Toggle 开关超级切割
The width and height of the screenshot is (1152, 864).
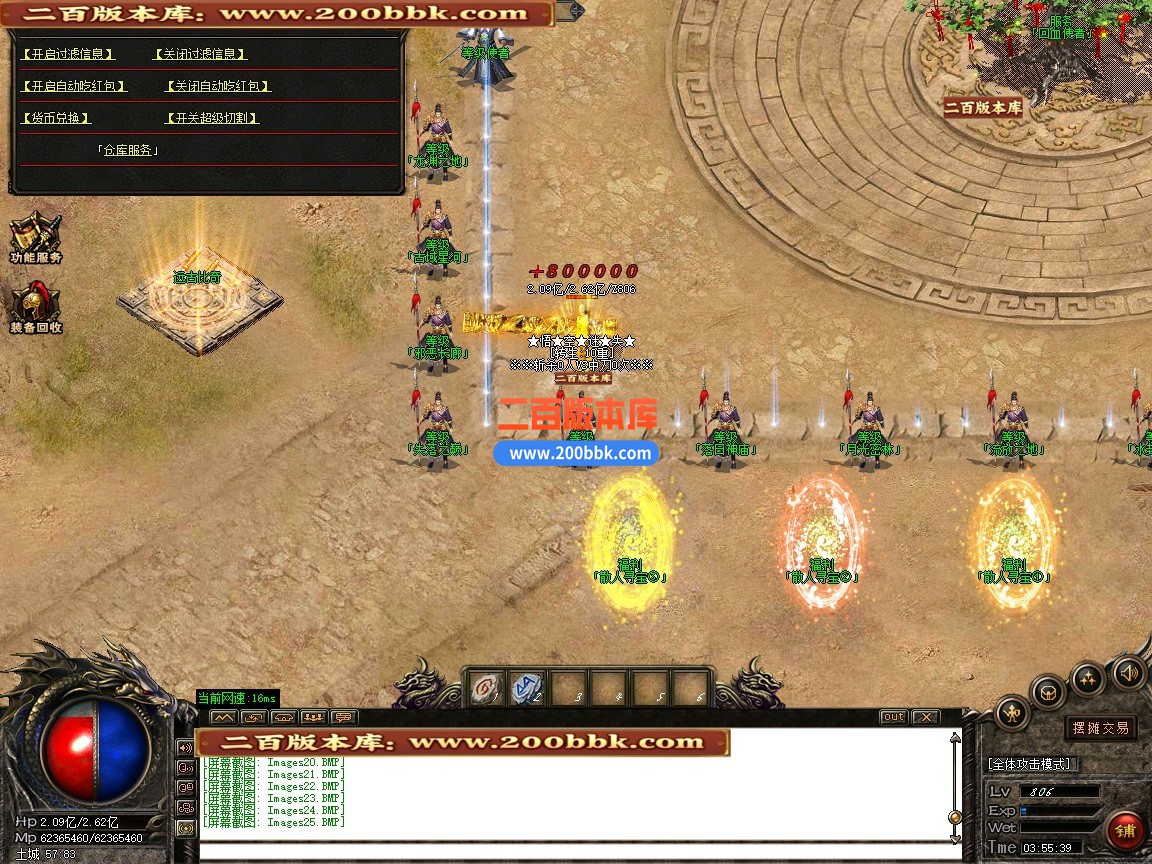211,118
